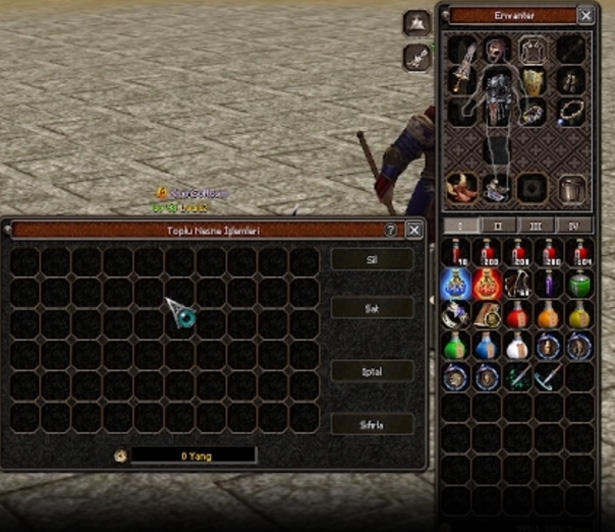Image resolution: width=615 pixels, height=532 pixels.
Task: Click the pickaxe item in inventory
Action: pyautogui.click(x=548, y=377)
